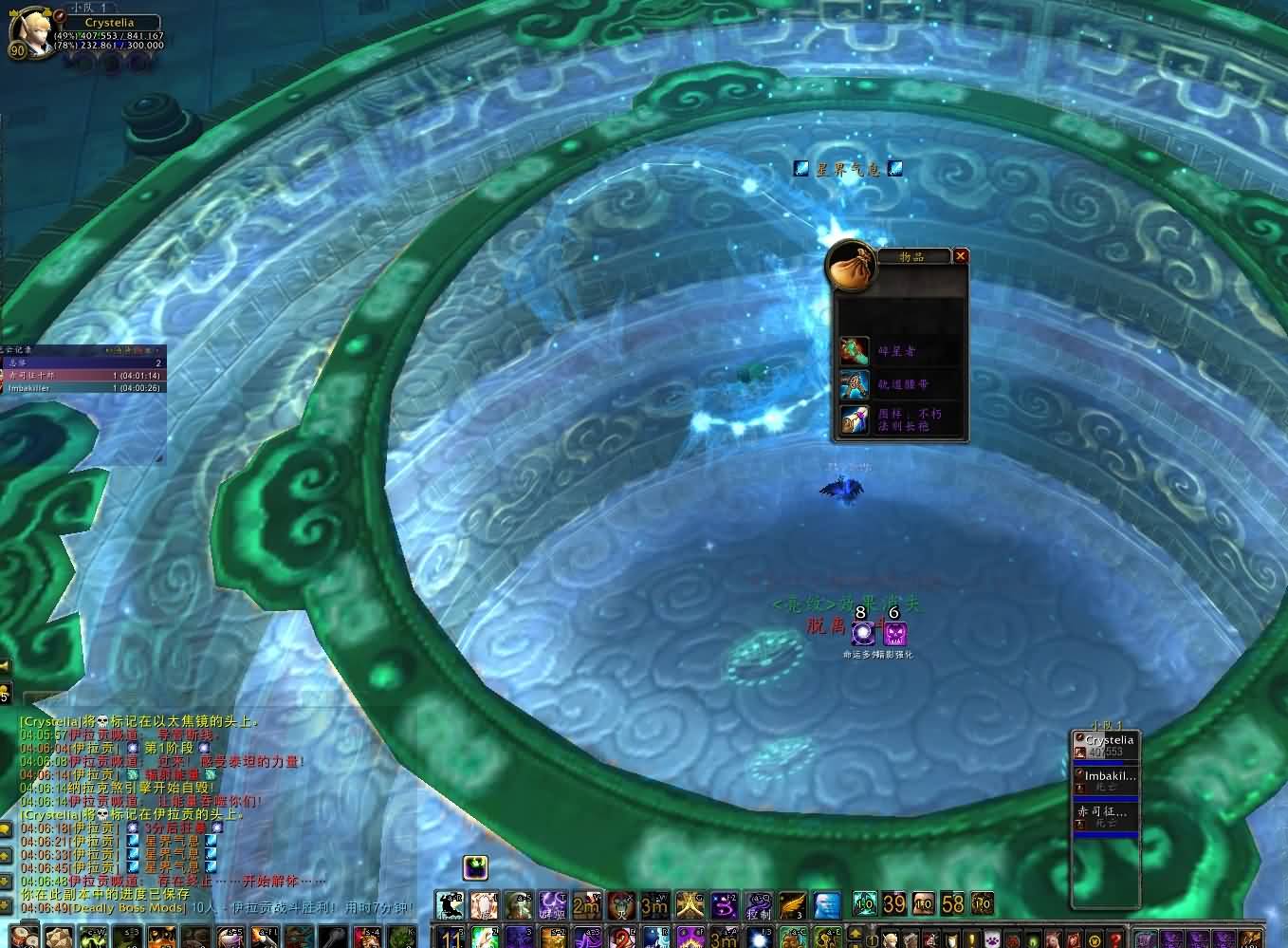Select Crystelia's player portrait

coord(27,32)
